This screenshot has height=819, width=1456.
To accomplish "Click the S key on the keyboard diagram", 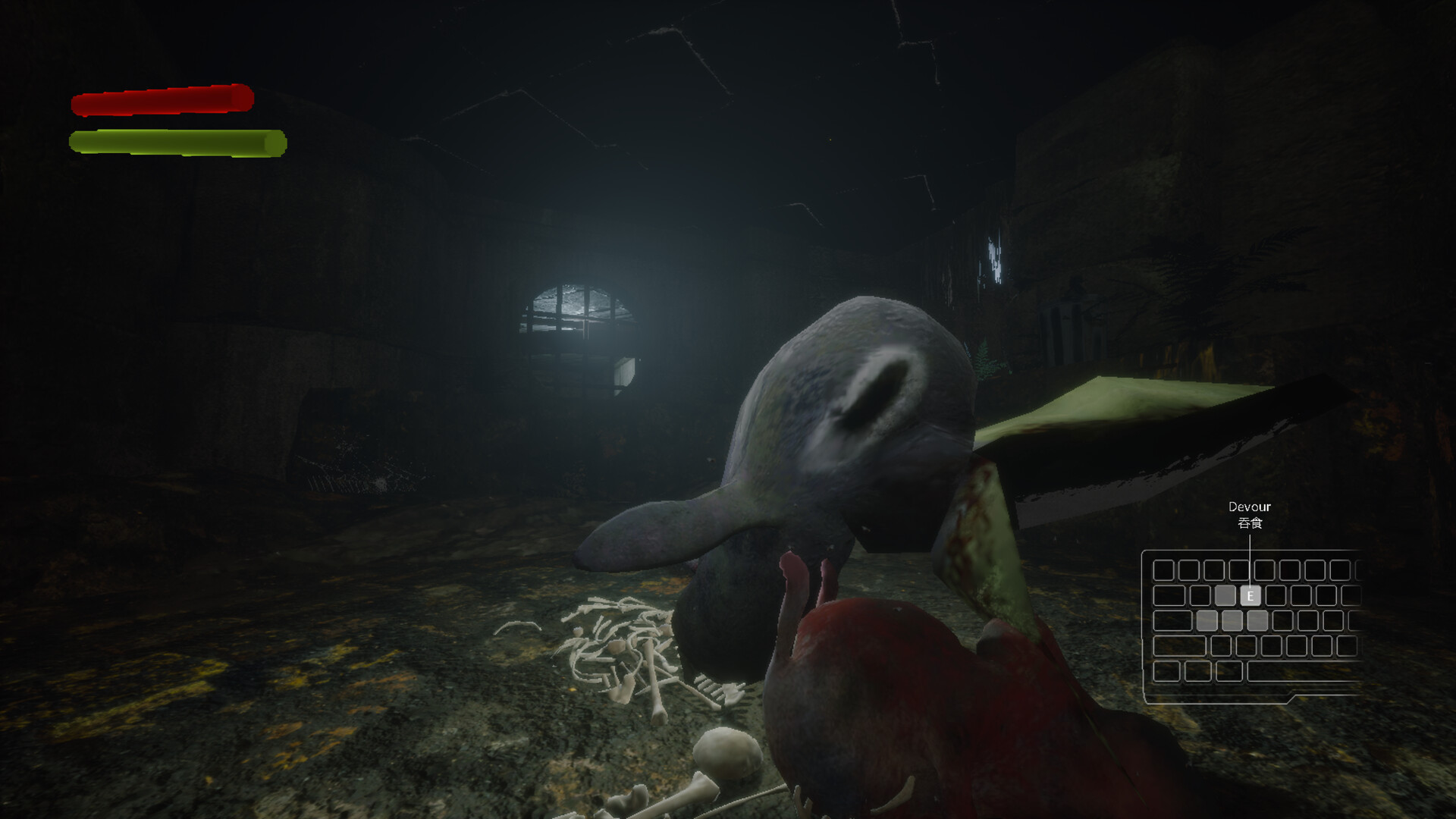I will tap(1232, 620).
